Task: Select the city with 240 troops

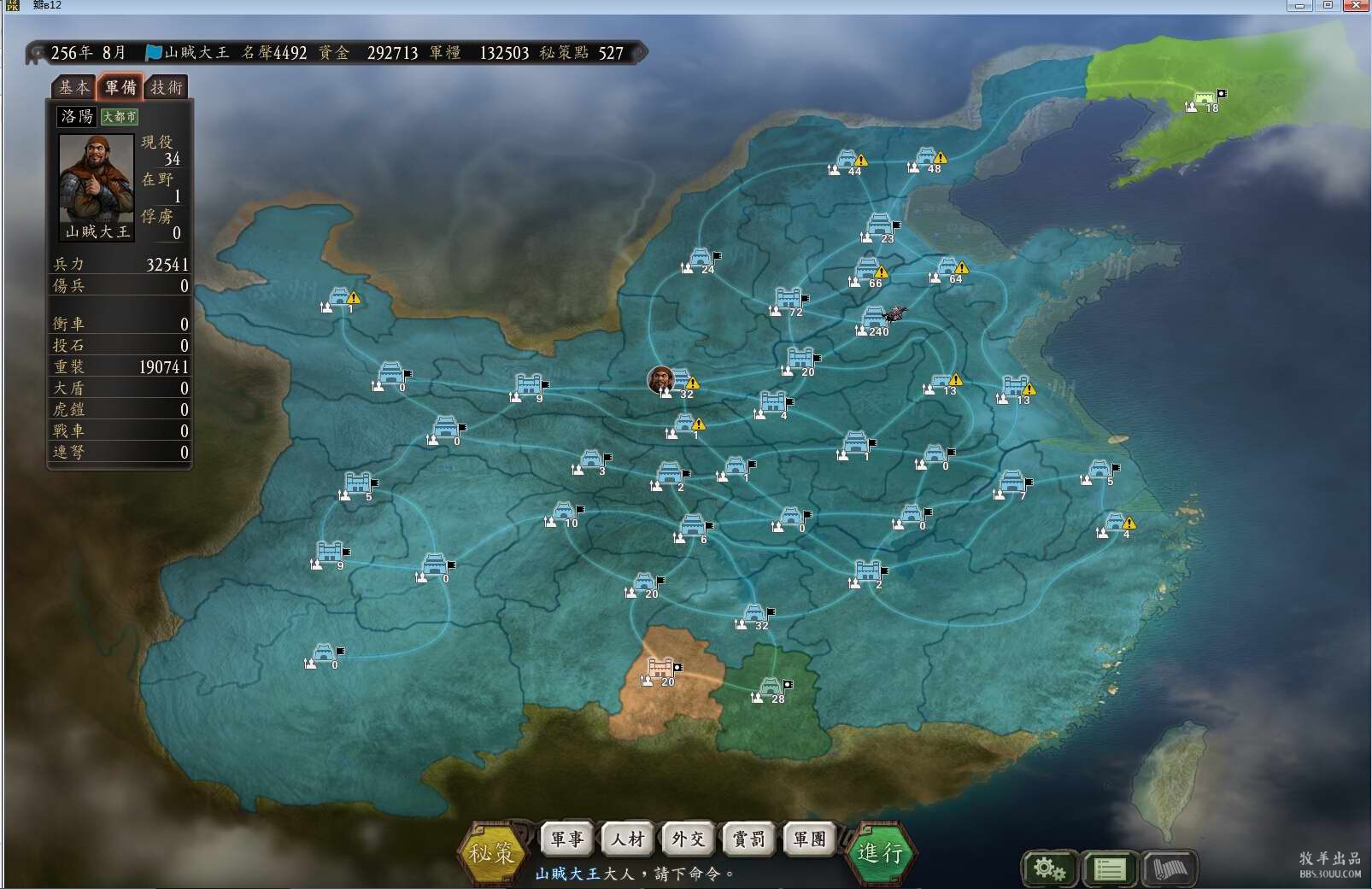Action: [875, 319]
